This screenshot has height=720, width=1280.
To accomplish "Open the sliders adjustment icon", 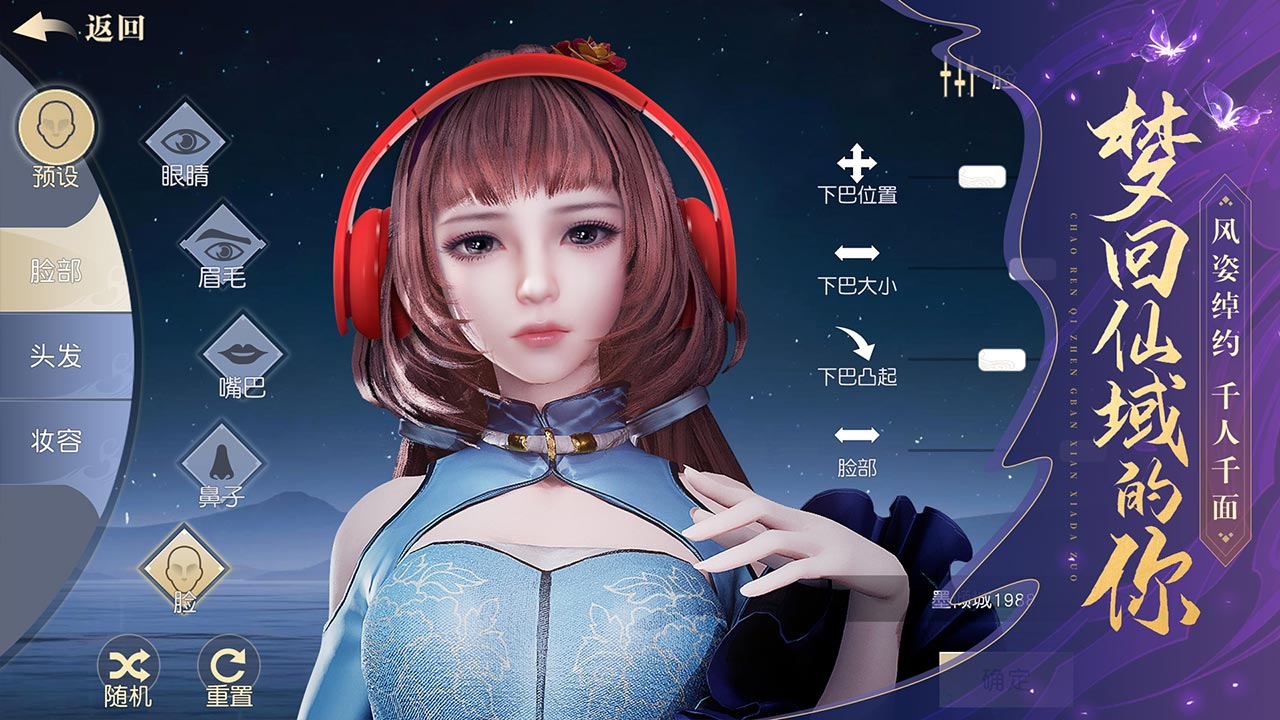I will pos(957,80).
